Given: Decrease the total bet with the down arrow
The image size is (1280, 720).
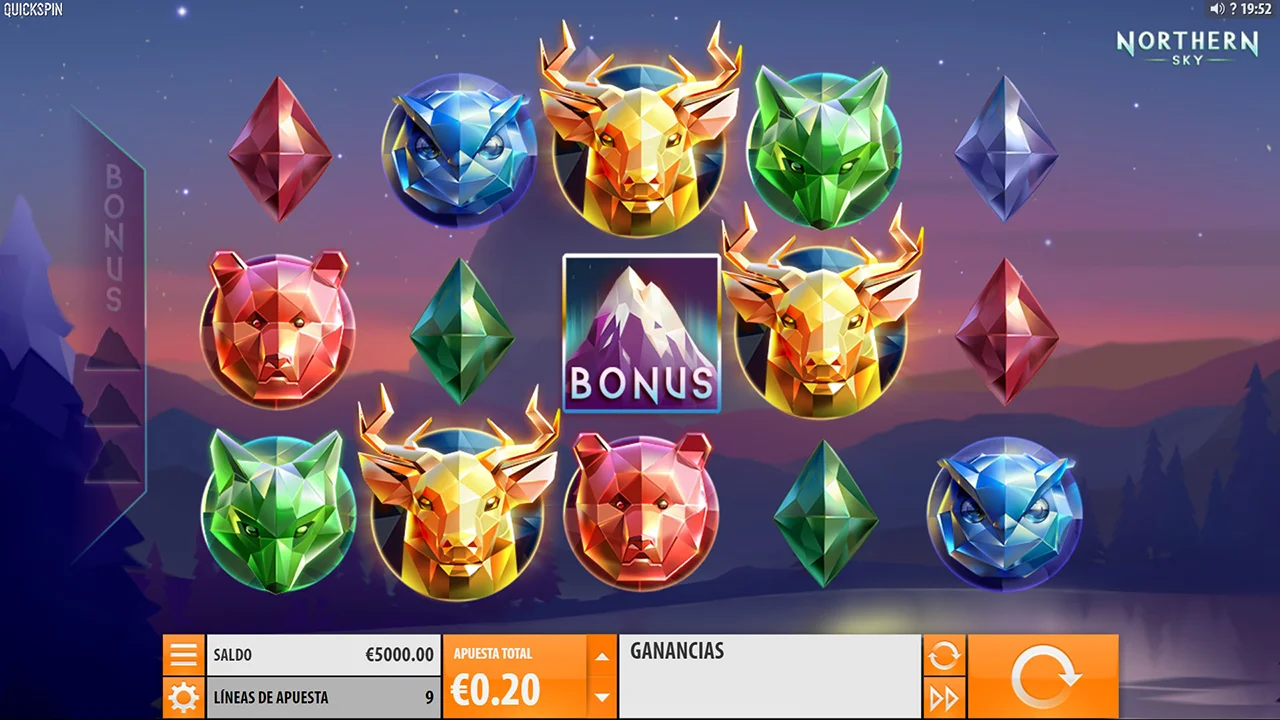Looking at the screenshot, I should [602, 696].
